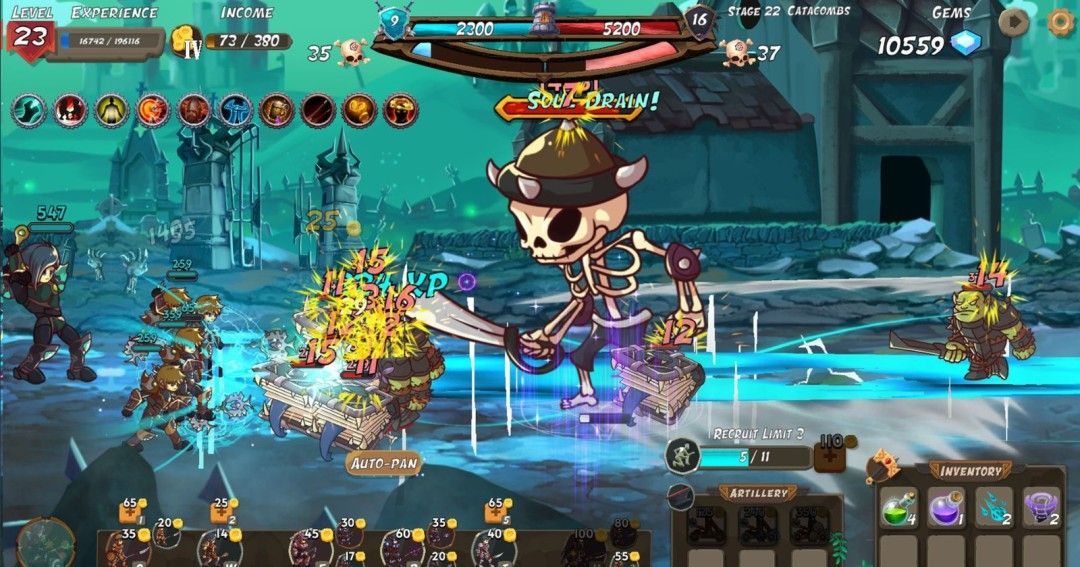This screenshot has width=1080, height=567.
Task: Buy the 25-gold plus upgrade
Action: (x=219, y=513)
